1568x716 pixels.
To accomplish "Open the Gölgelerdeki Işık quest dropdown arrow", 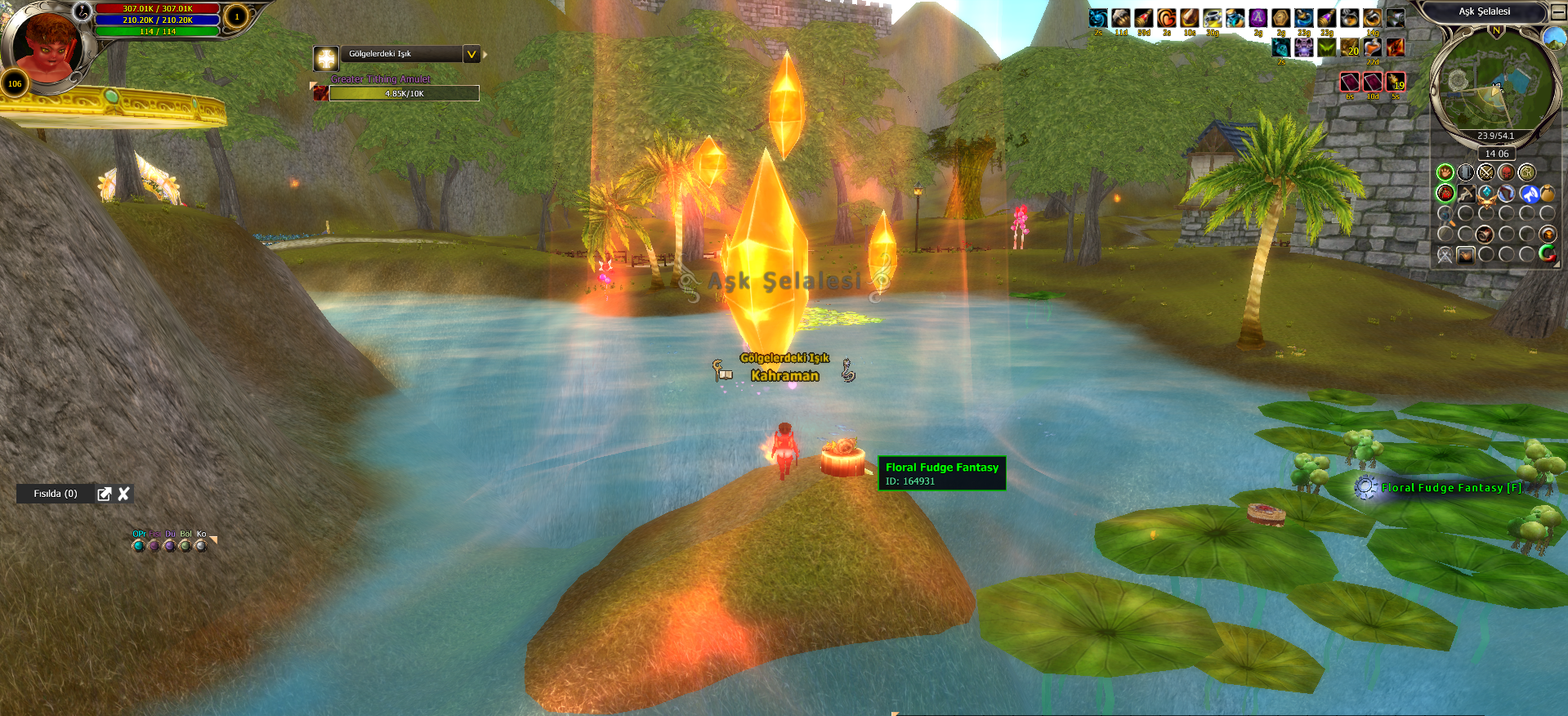I will [471, 55].
